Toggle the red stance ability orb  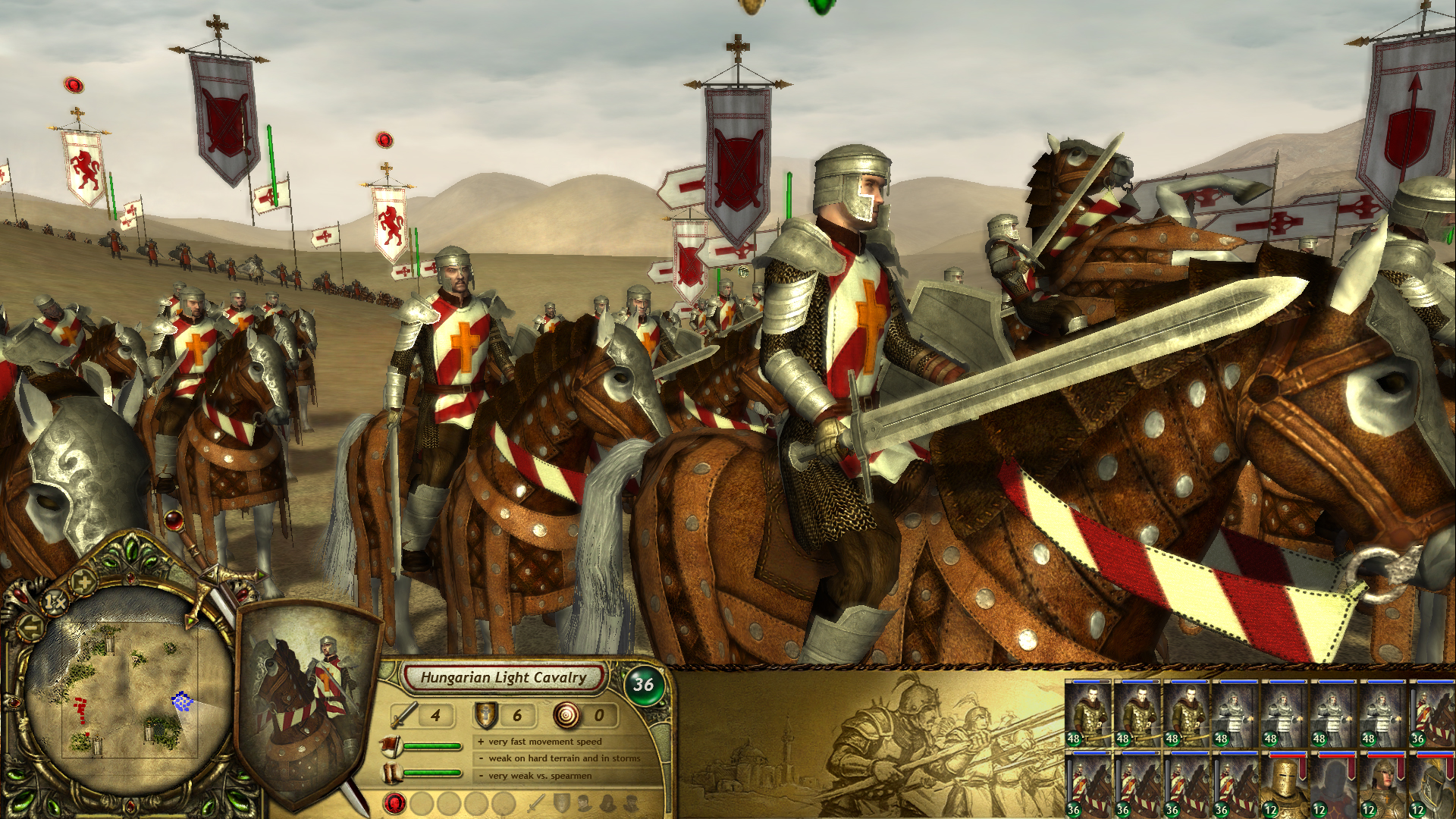coord(394,805)
